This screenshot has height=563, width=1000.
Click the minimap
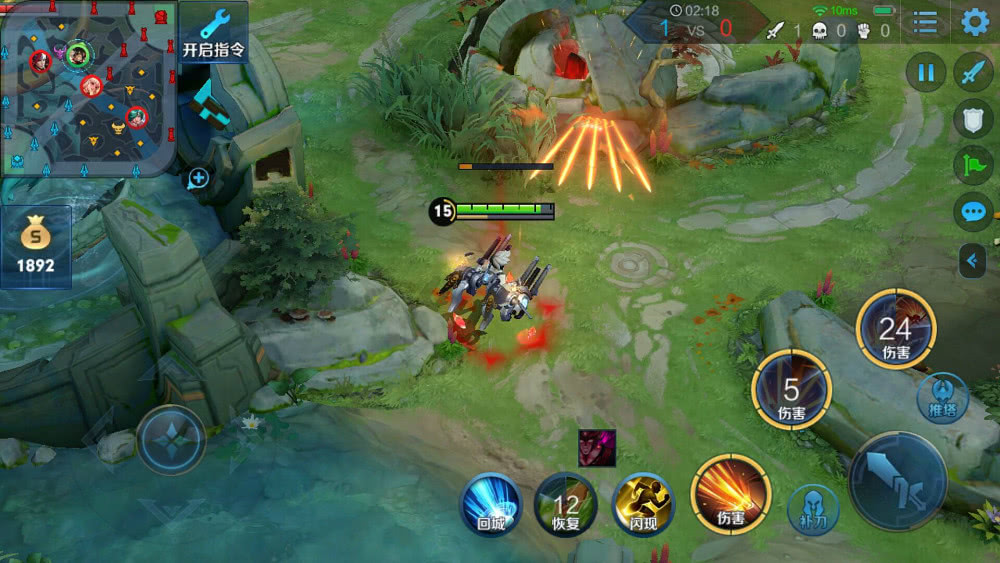click(88, 88)
